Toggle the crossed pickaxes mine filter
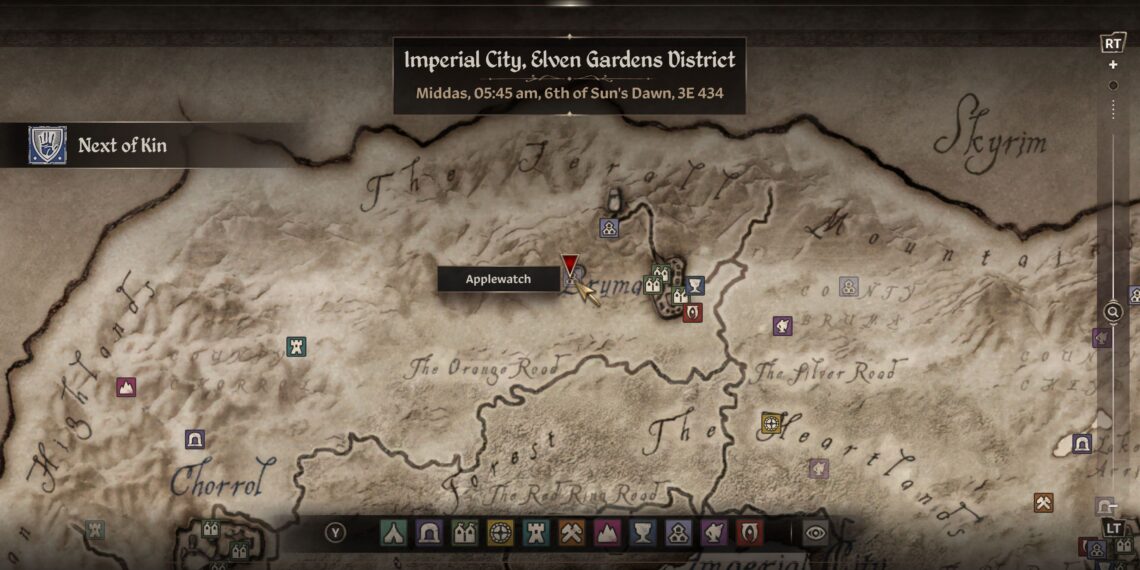Viewport: 1140px width, 570px height. (571, 533)
